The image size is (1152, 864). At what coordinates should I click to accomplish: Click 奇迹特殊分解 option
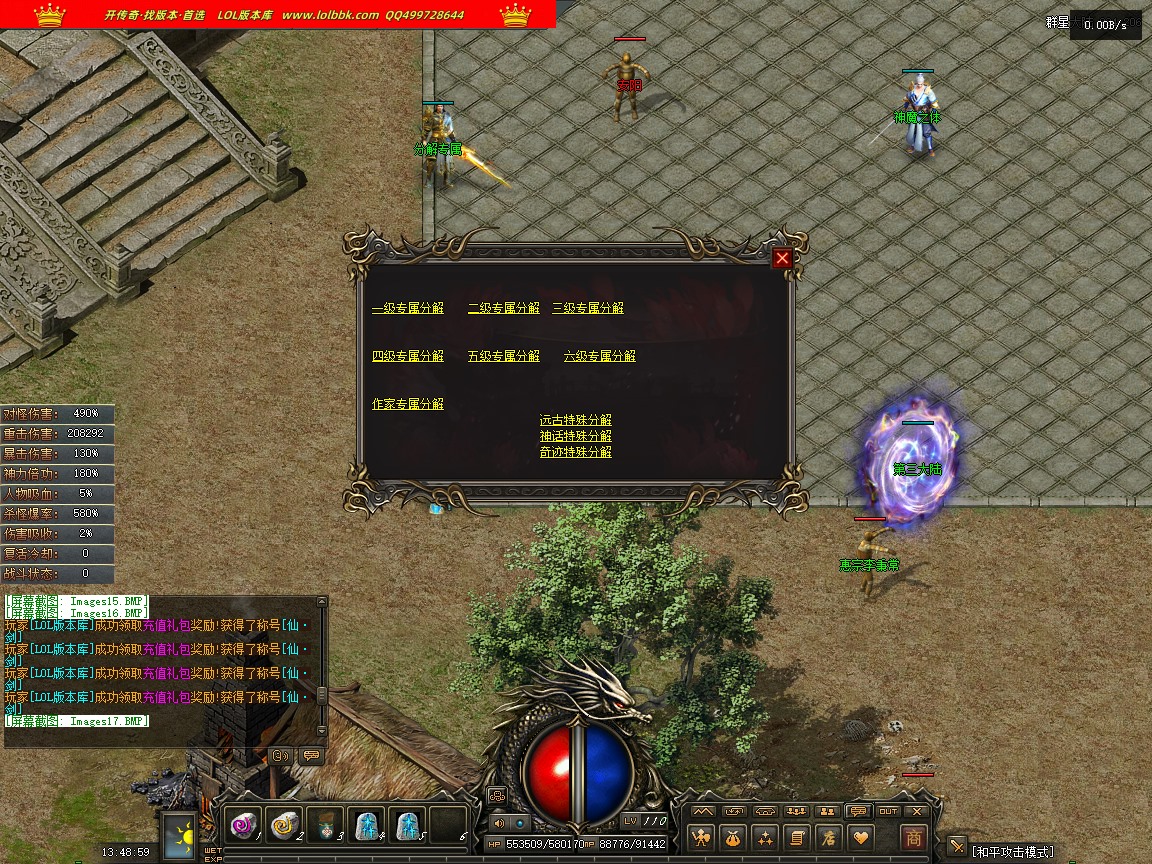(575, 452)
